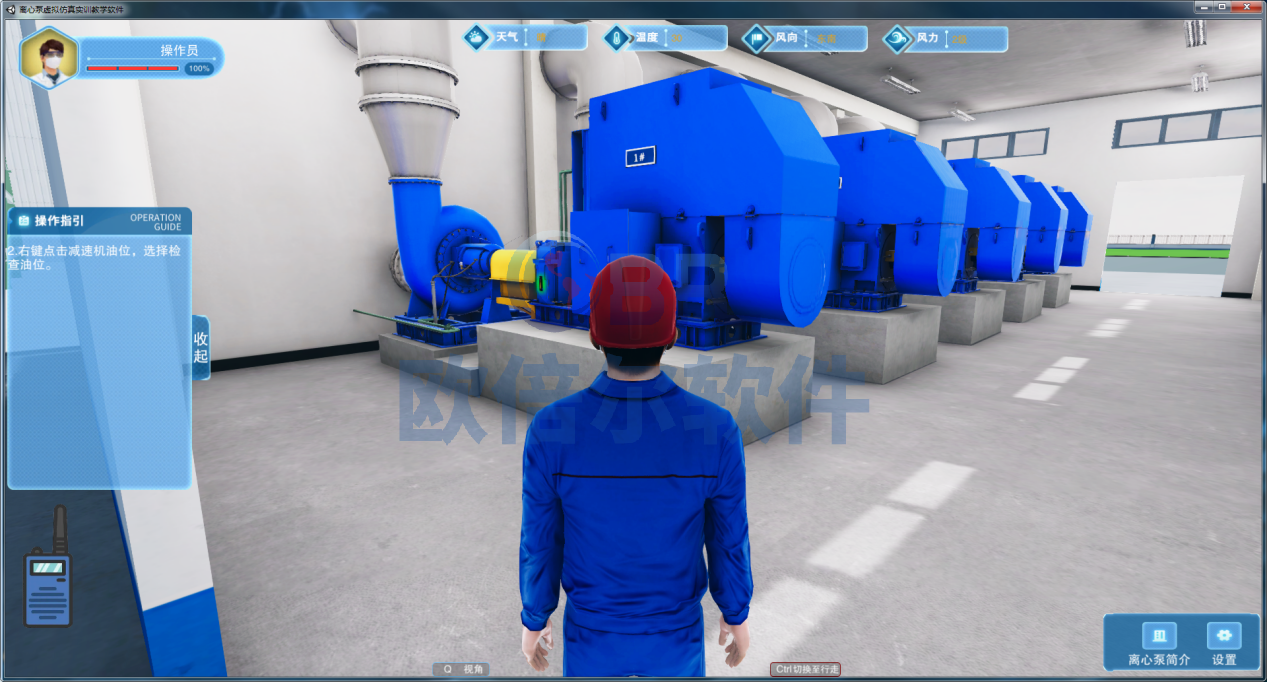The width and height of the screenshot is (1267, 682).
Task: Close the game window
Action: [1245, 8]
